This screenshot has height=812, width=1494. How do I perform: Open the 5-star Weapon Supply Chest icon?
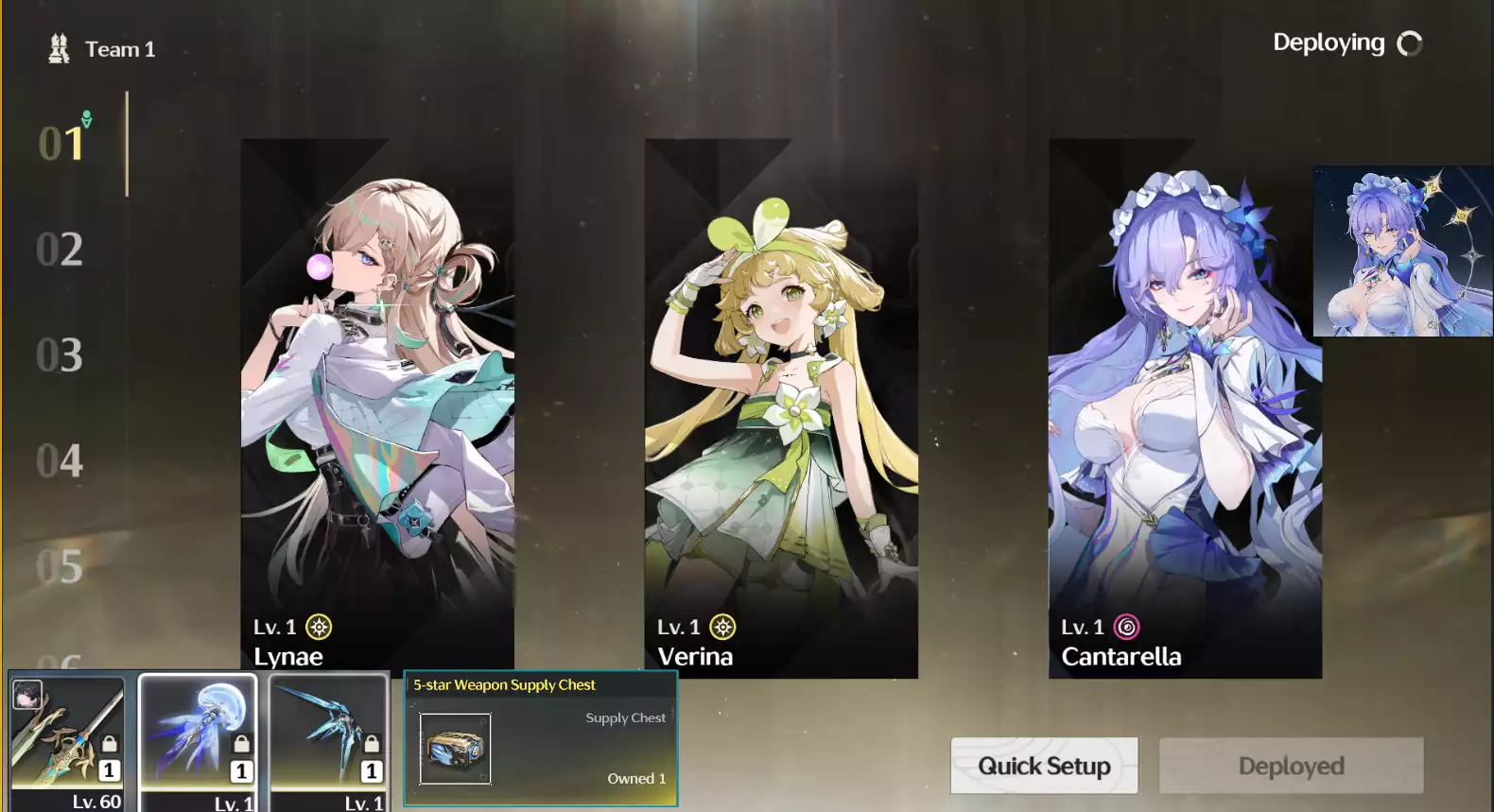455,750
